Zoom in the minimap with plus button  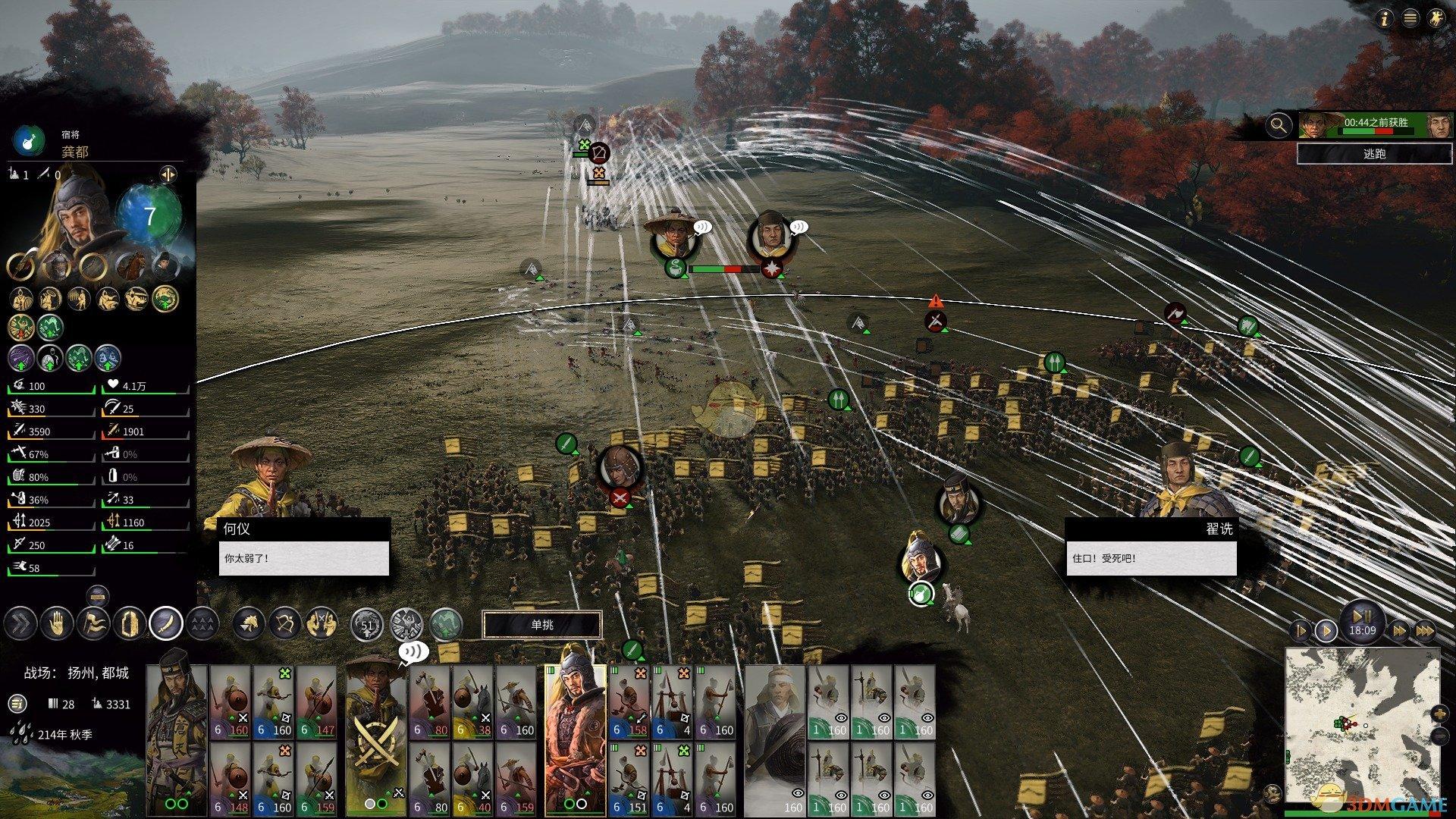point(1439,714)
